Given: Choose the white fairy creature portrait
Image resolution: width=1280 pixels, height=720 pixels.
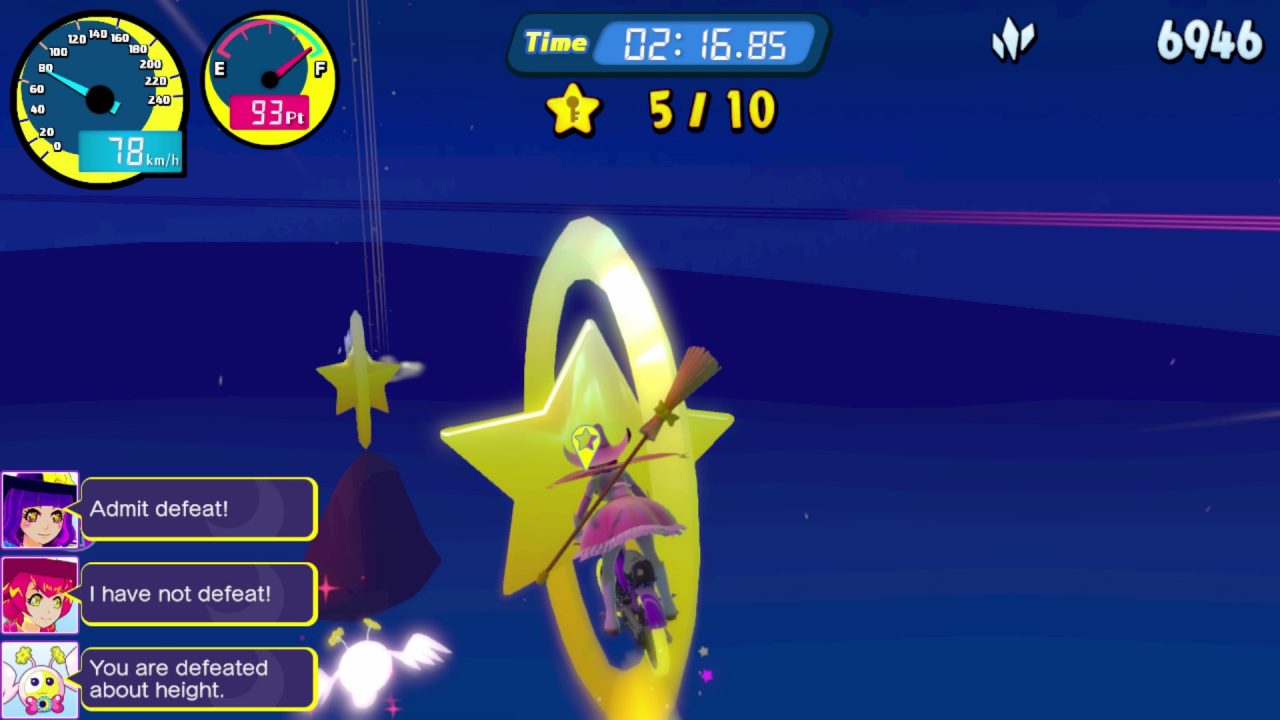Looking at the screenshot, I should (x=40, y=680).
